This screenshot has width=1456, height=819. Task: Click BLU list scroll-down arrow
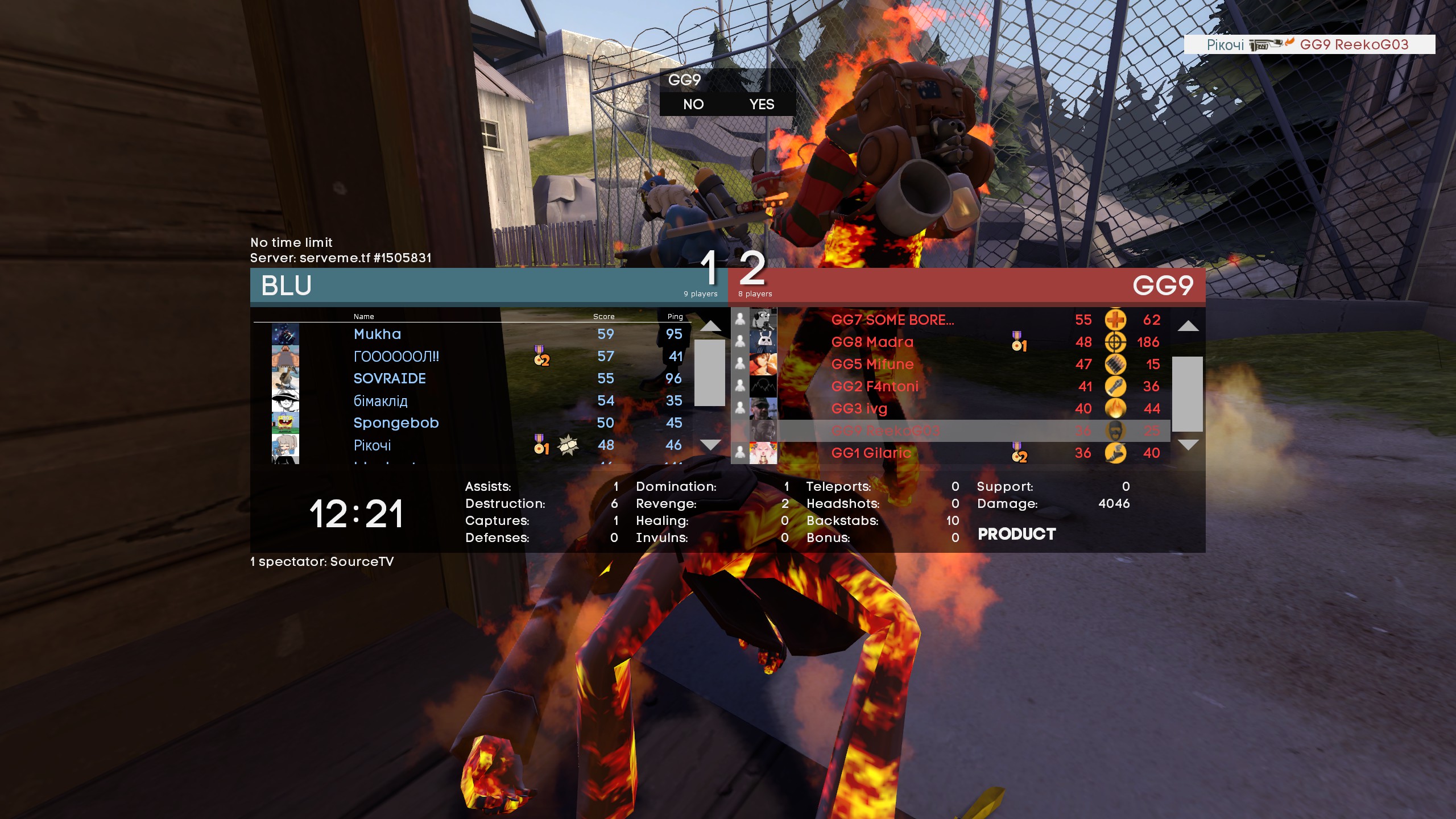(710, 445)
